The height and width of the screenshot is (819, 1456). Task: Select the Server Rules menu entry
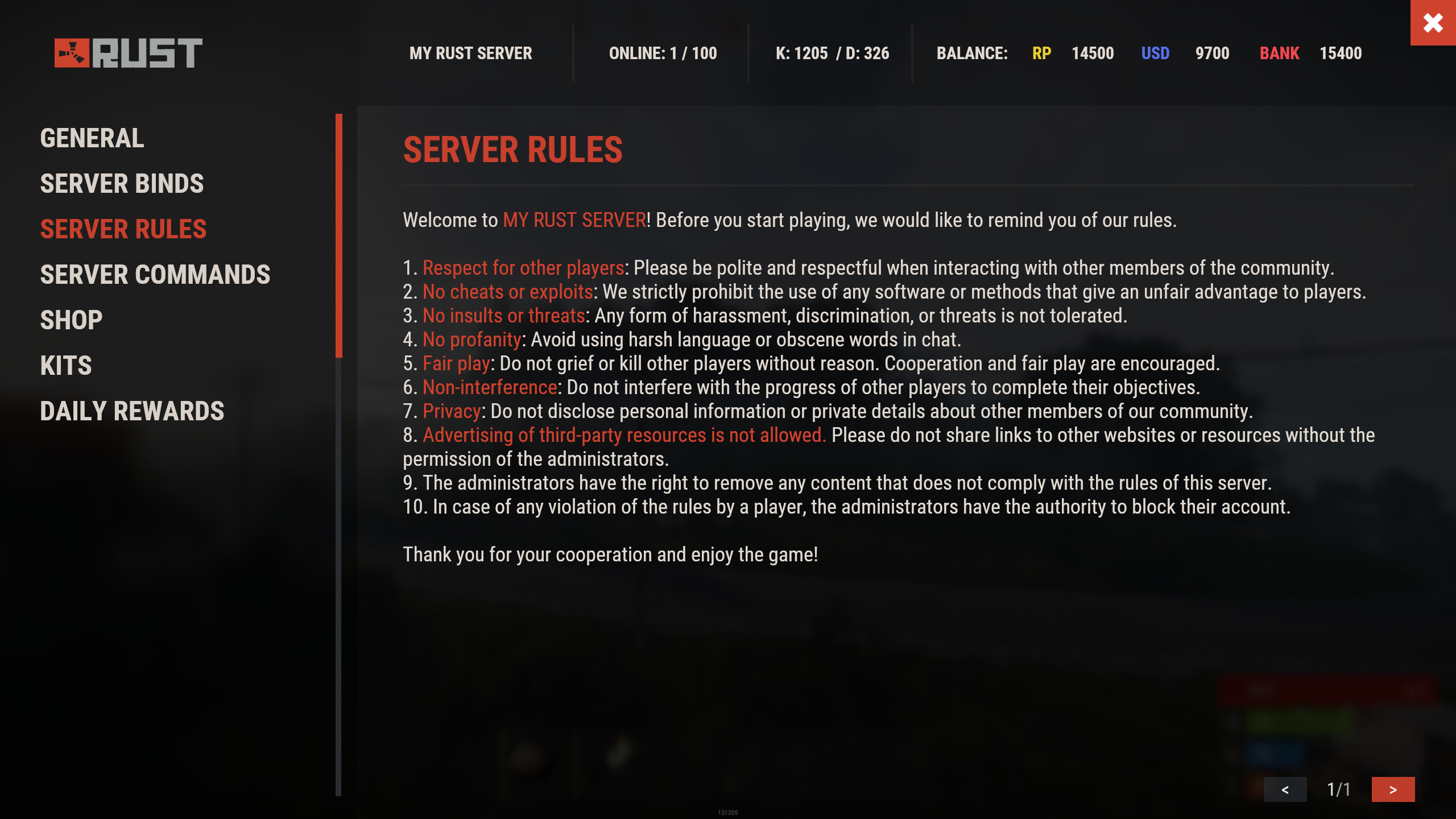coord(123,229)
